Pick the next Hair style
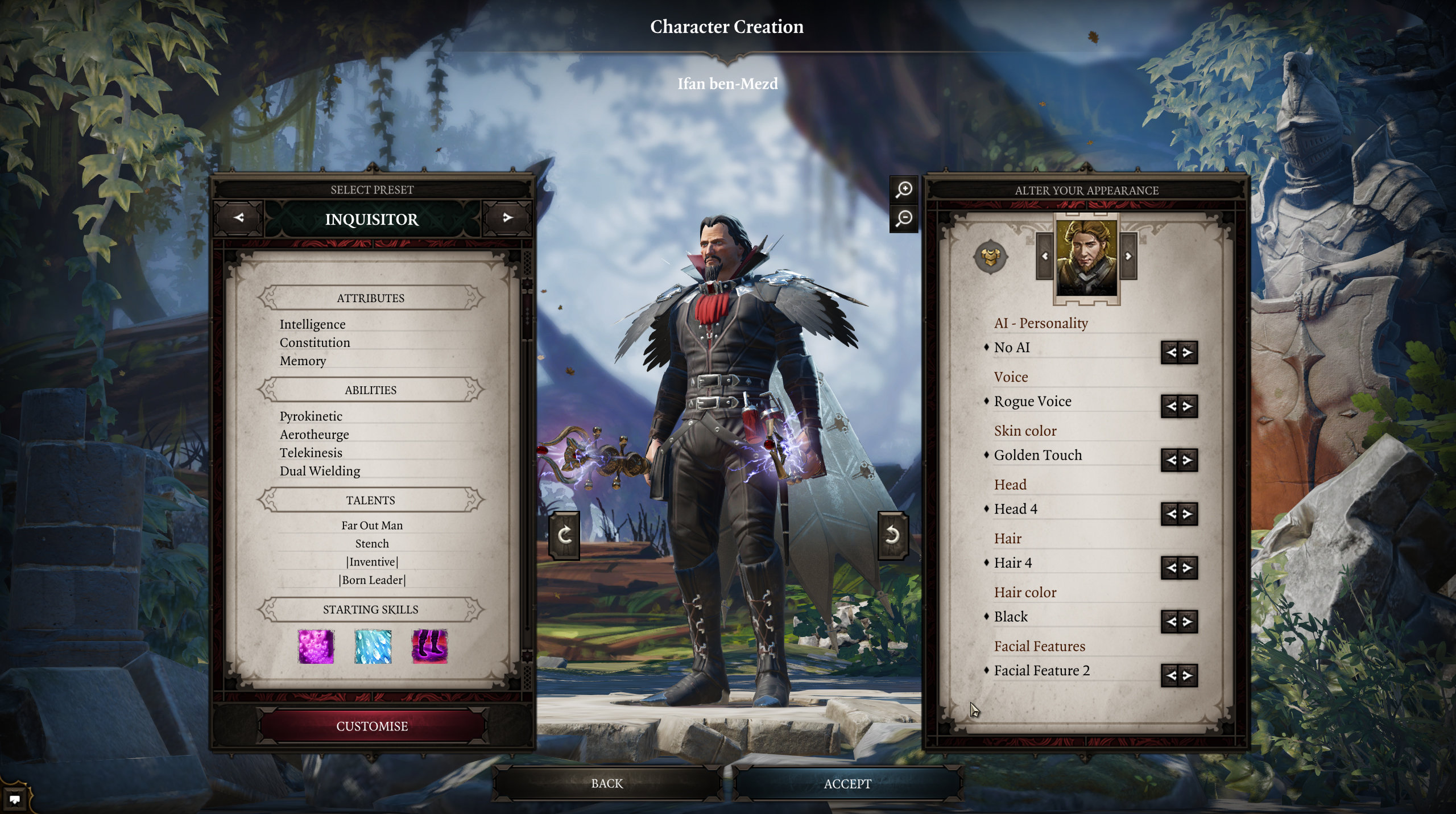The width and height of the screenshot is (1456, 814). pyautogui.click(x=1188, y=567)
